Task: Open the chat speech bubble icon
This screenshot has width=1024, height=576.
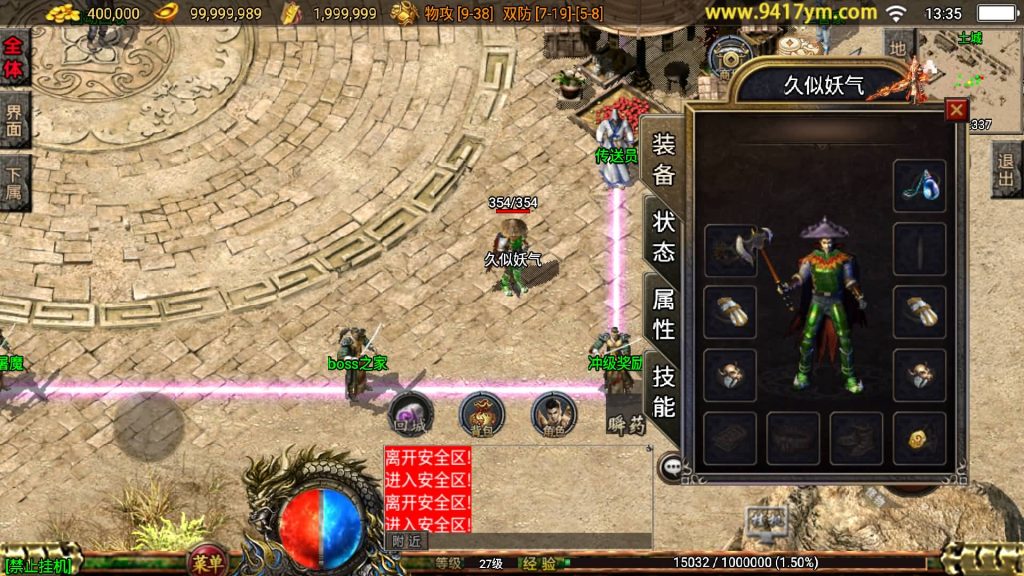Action: (670, 466)
